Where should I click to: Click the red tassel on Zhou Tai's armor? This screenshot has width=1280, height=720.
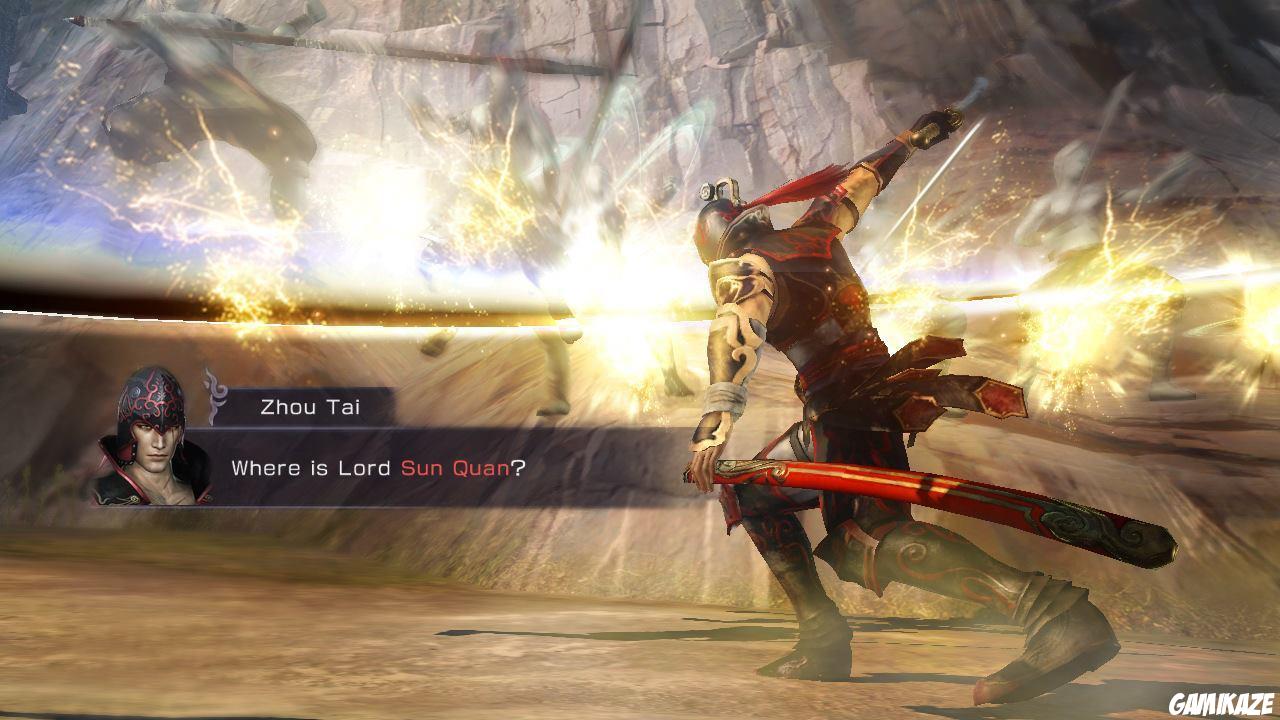pos(810,185)
